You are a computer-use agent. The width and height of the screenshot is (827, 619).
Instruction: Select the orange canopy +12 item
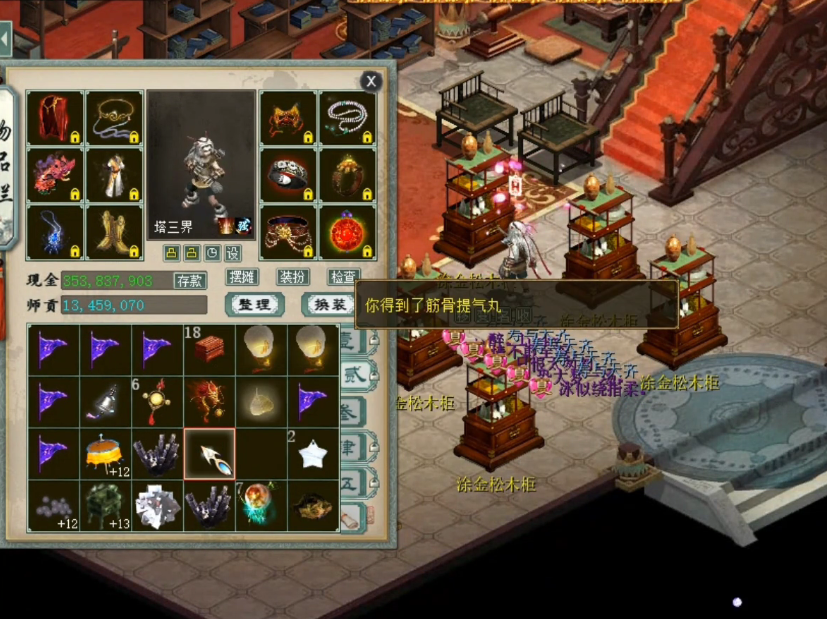point(105,453)
